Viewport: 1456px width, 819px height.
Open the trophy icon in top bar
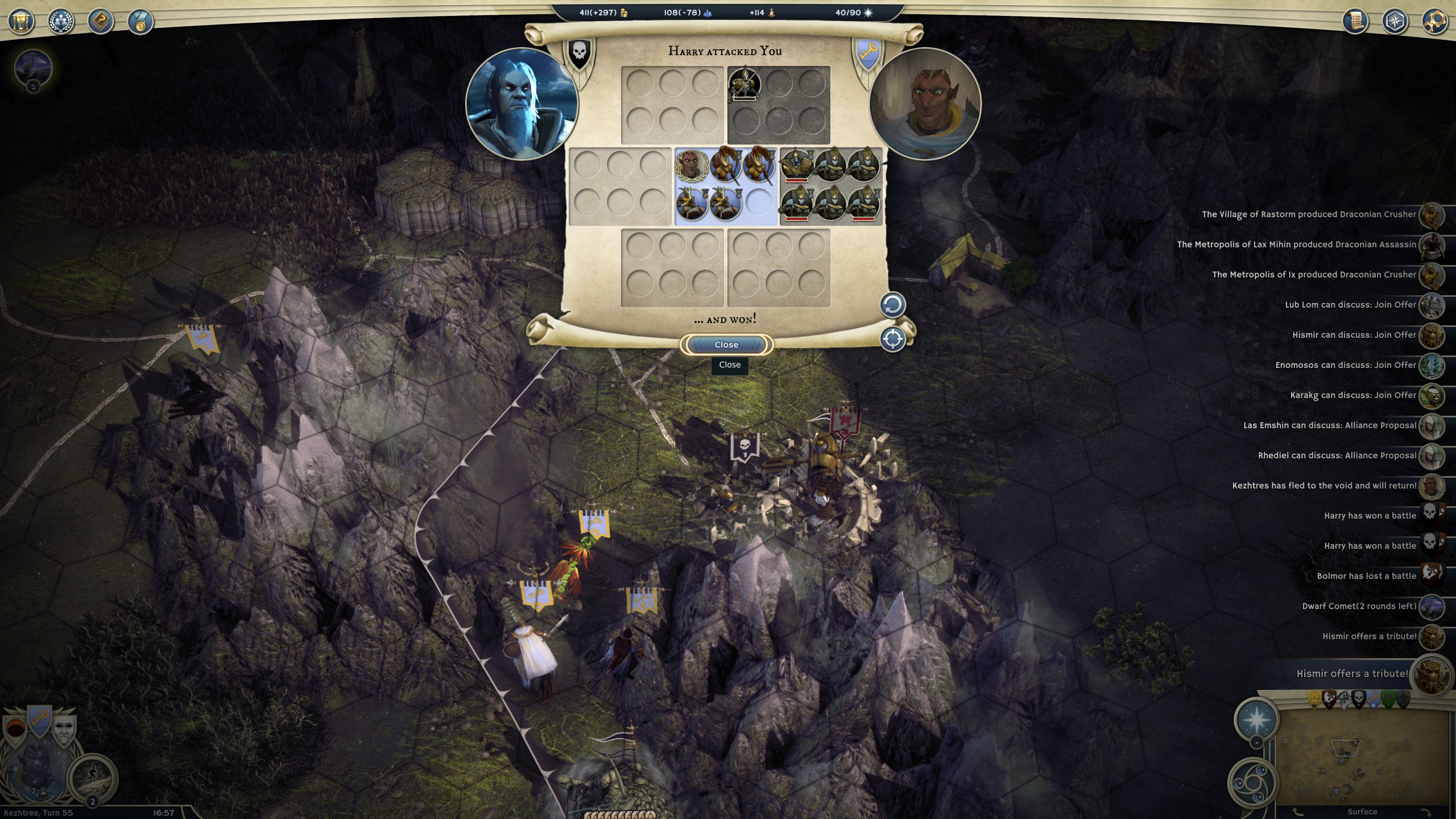click(x=21, y=22)
